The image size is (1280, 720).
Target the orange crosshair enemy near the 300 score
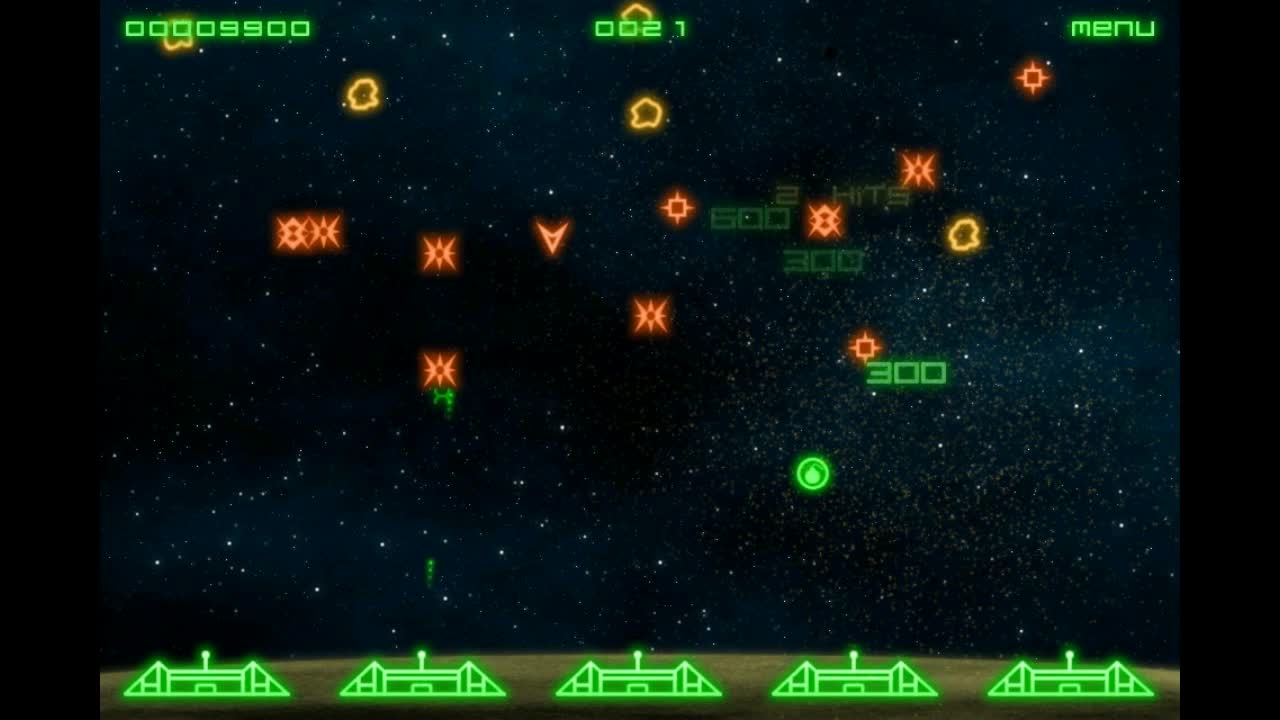(865, 347)
